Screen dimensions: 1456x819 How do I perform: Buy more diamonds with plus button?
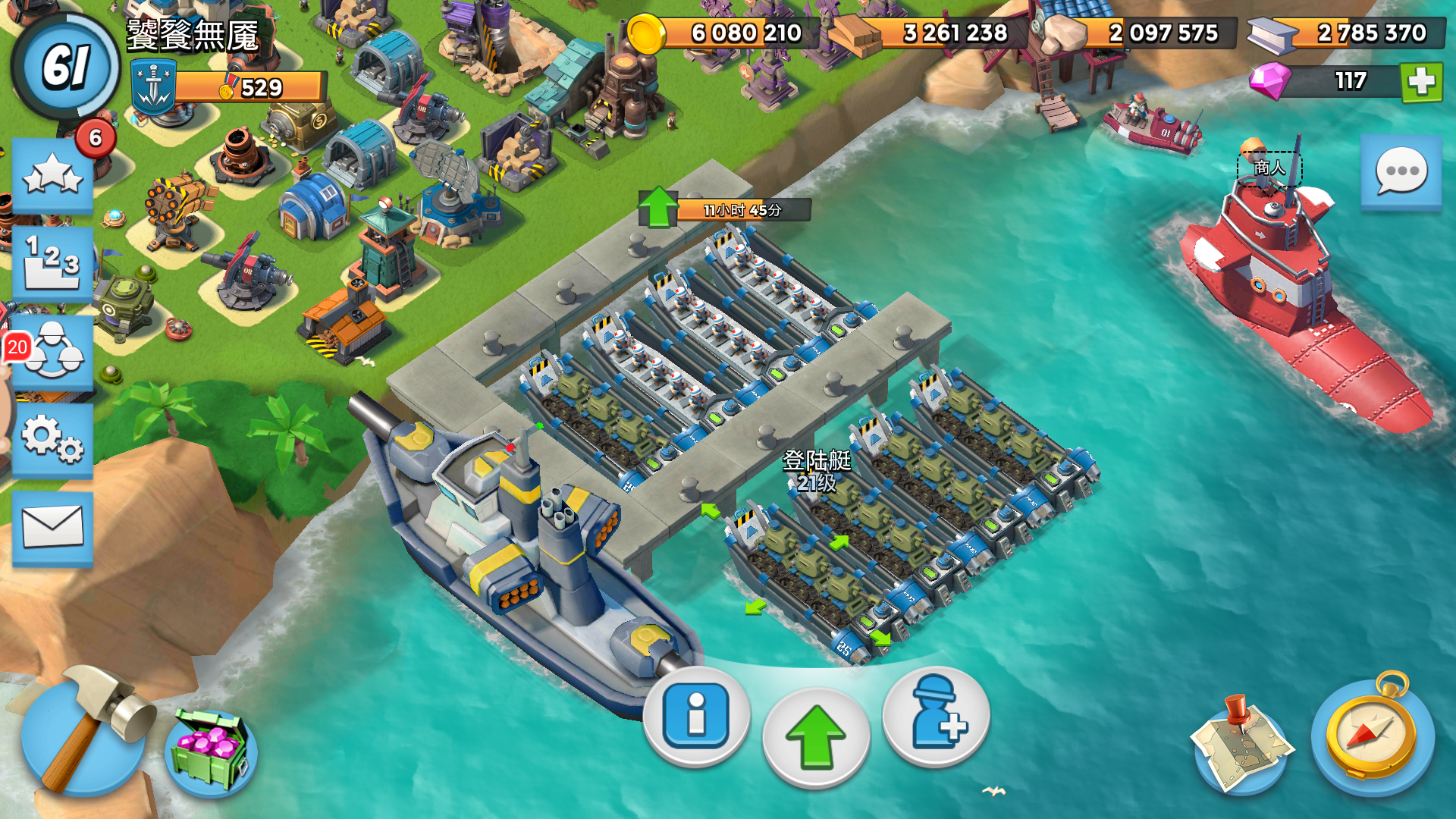click(x=1421, y=82)
